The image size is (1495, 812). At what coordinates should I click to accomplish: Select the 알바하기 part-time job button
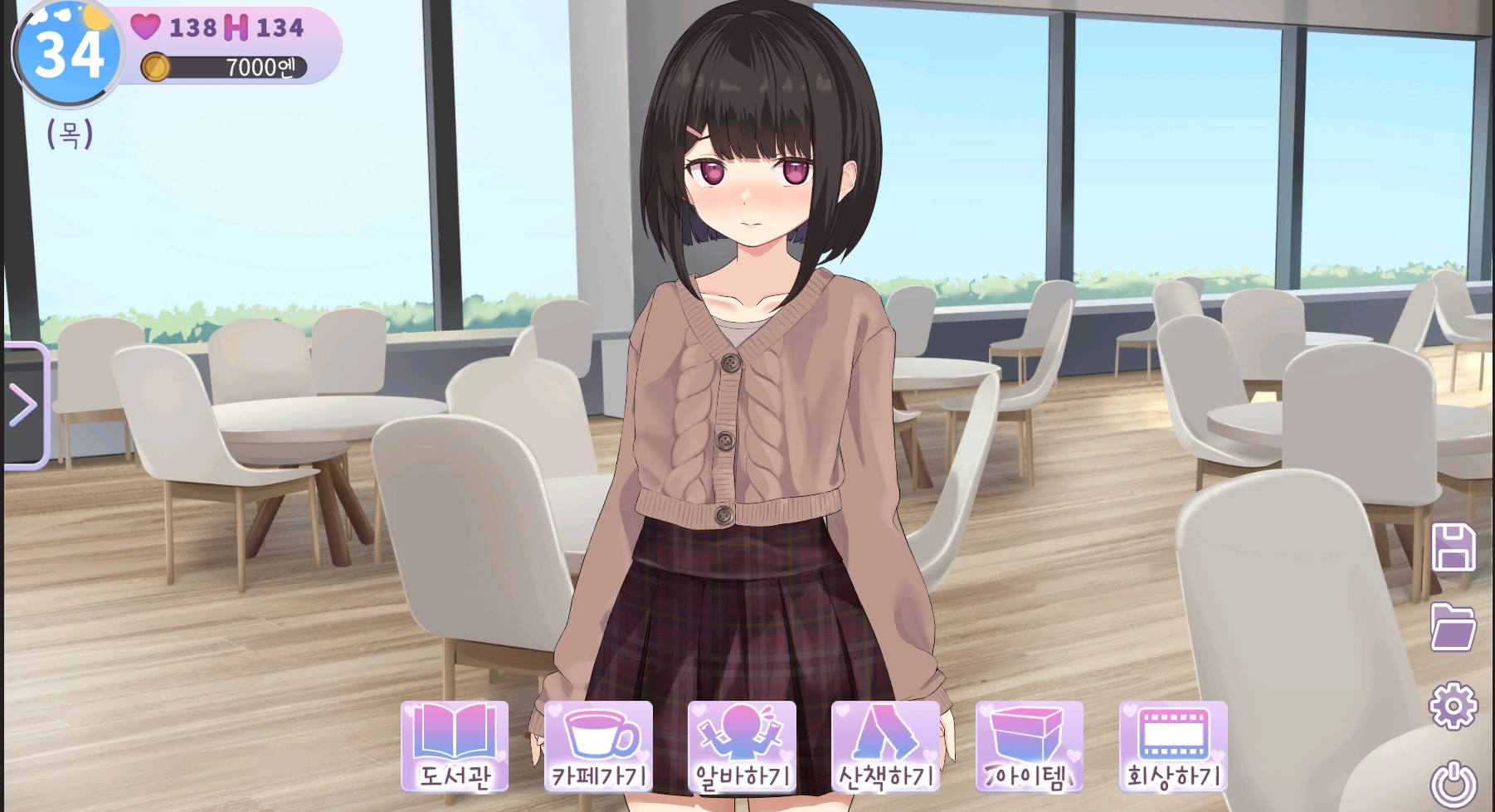[x=742, y=746]
